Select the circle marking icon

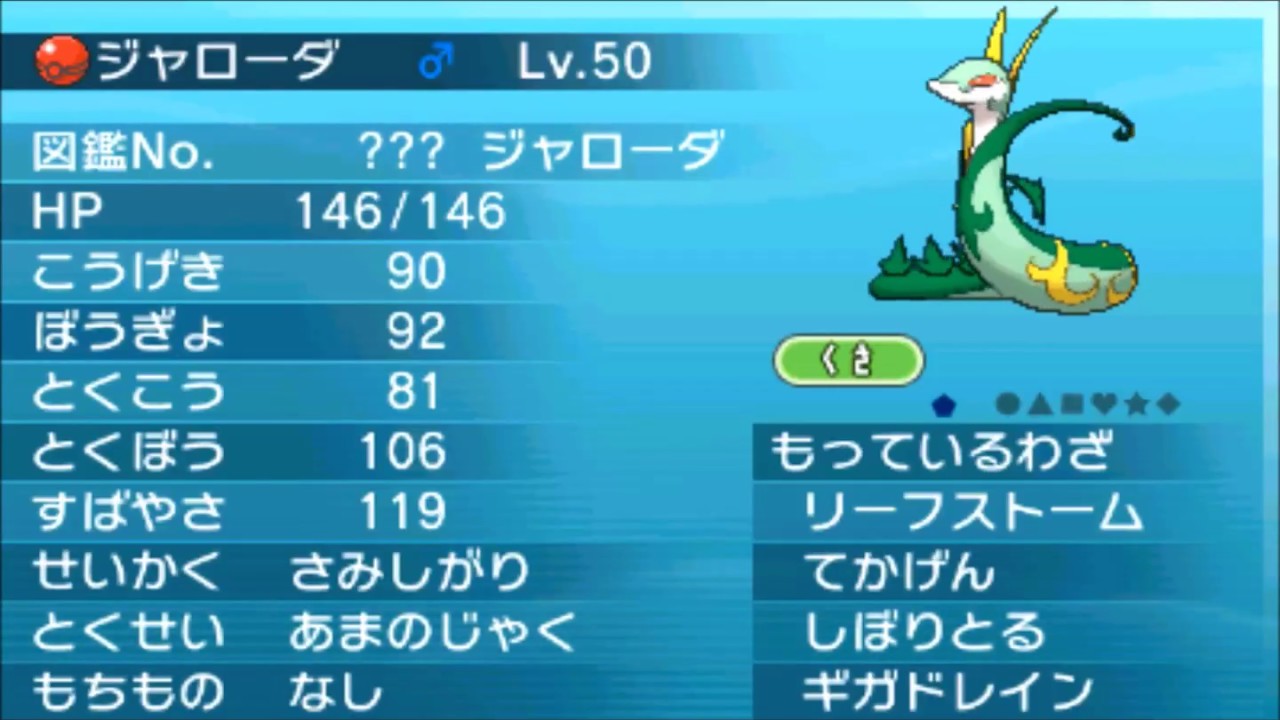click(1007, 404)
